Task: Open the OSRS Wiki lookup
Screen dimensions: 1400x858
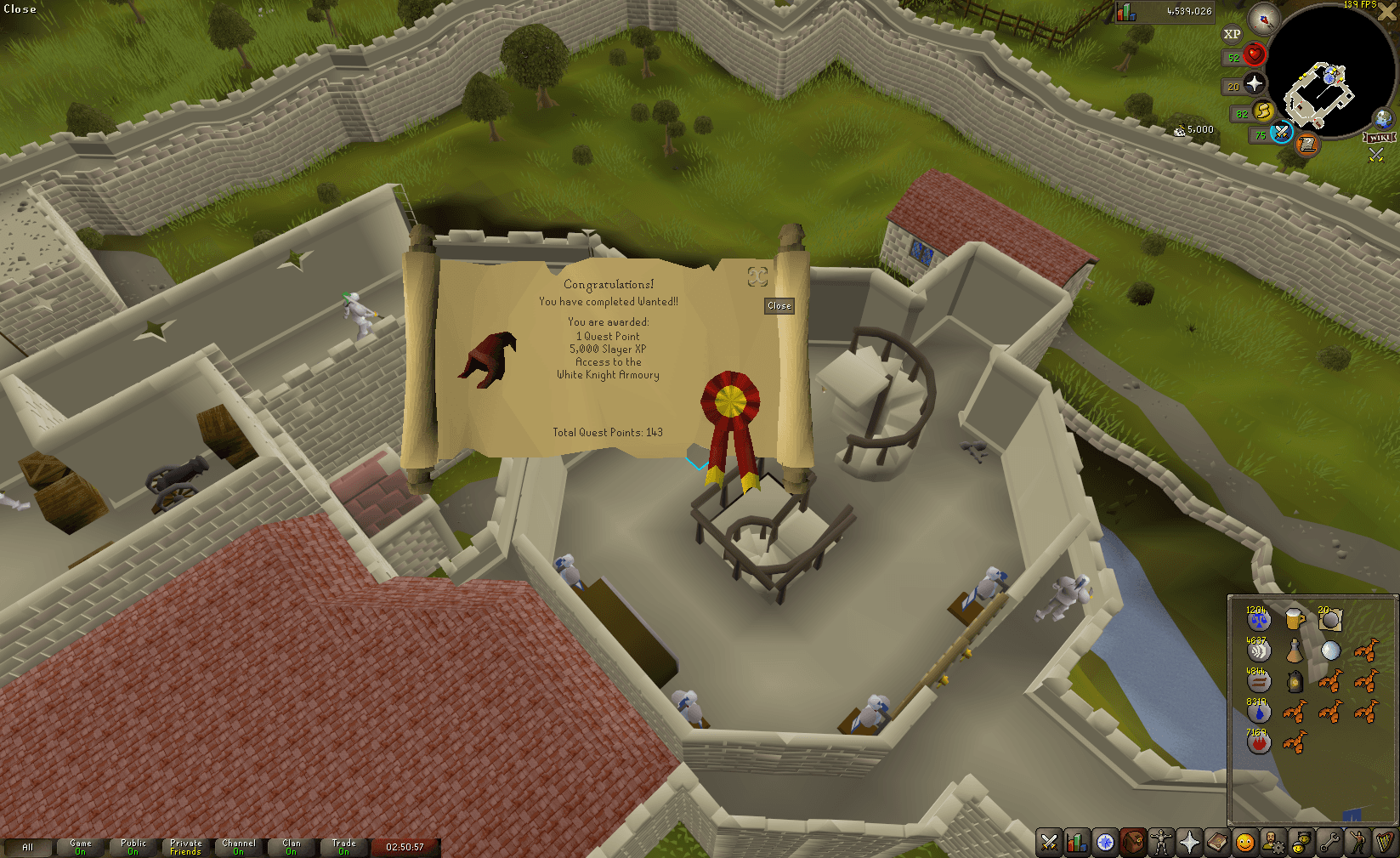Action: [x=1380, y=136]
